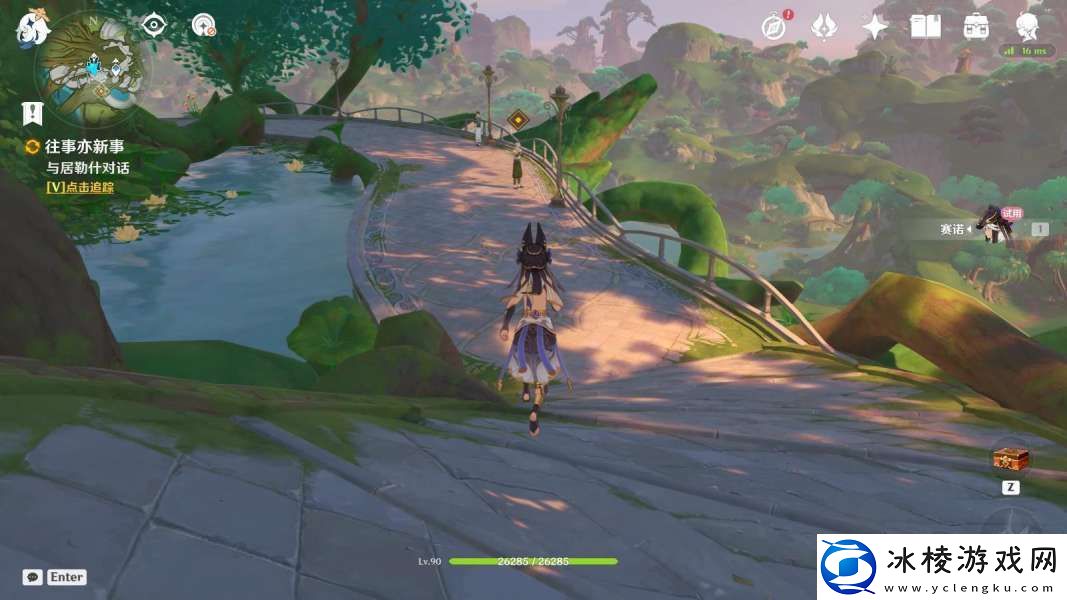Open the backpack inventory

[x=976, y=27]
